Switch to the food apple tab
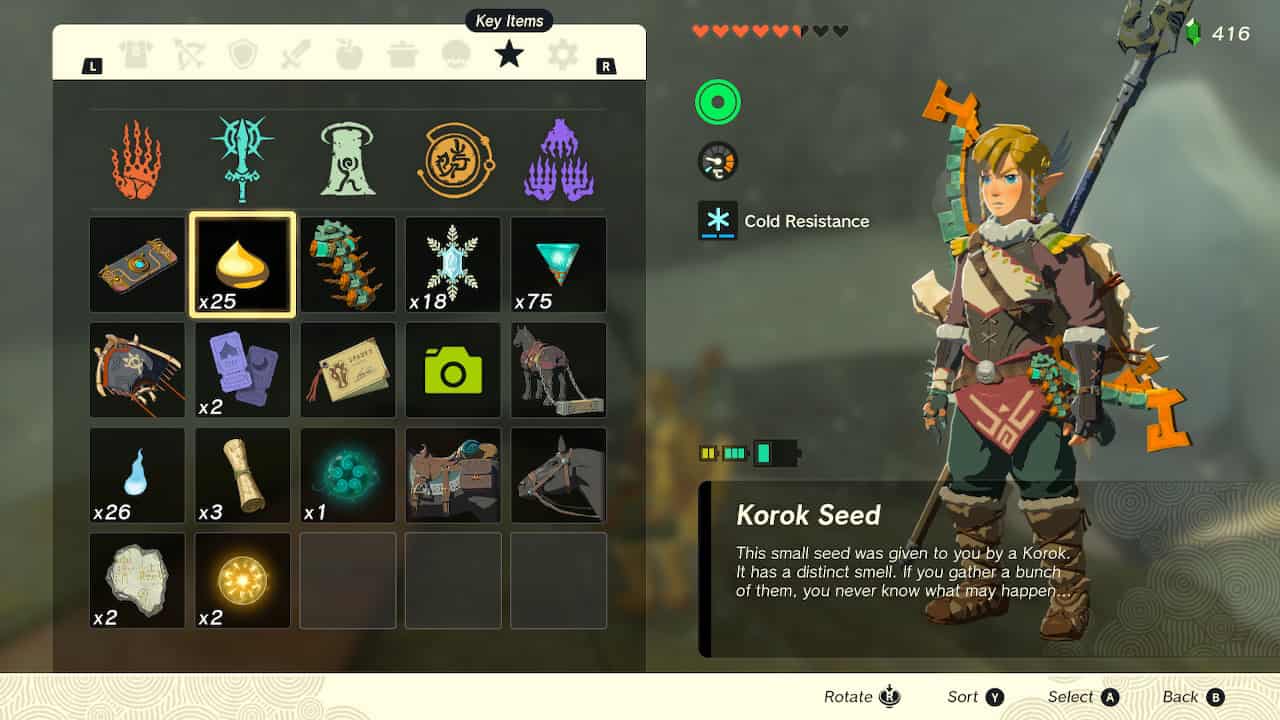This screenshot has height=720, width=1280. pyautogui.click(x=349, y=54)
